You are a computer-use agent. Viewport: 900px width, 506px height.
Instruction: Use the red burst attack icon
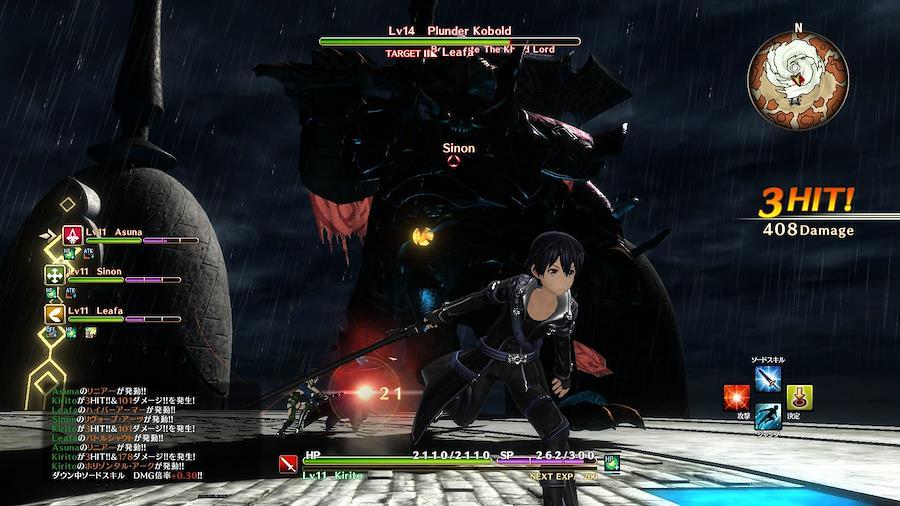pyautogui.click(x=737, y=397)
